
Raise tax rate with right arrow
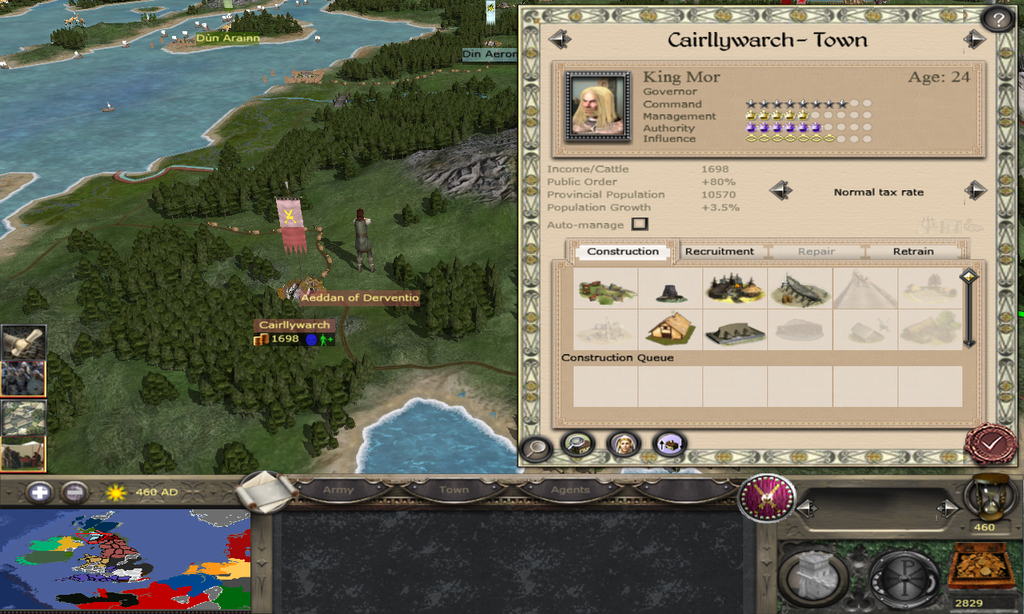click(975, 191)
